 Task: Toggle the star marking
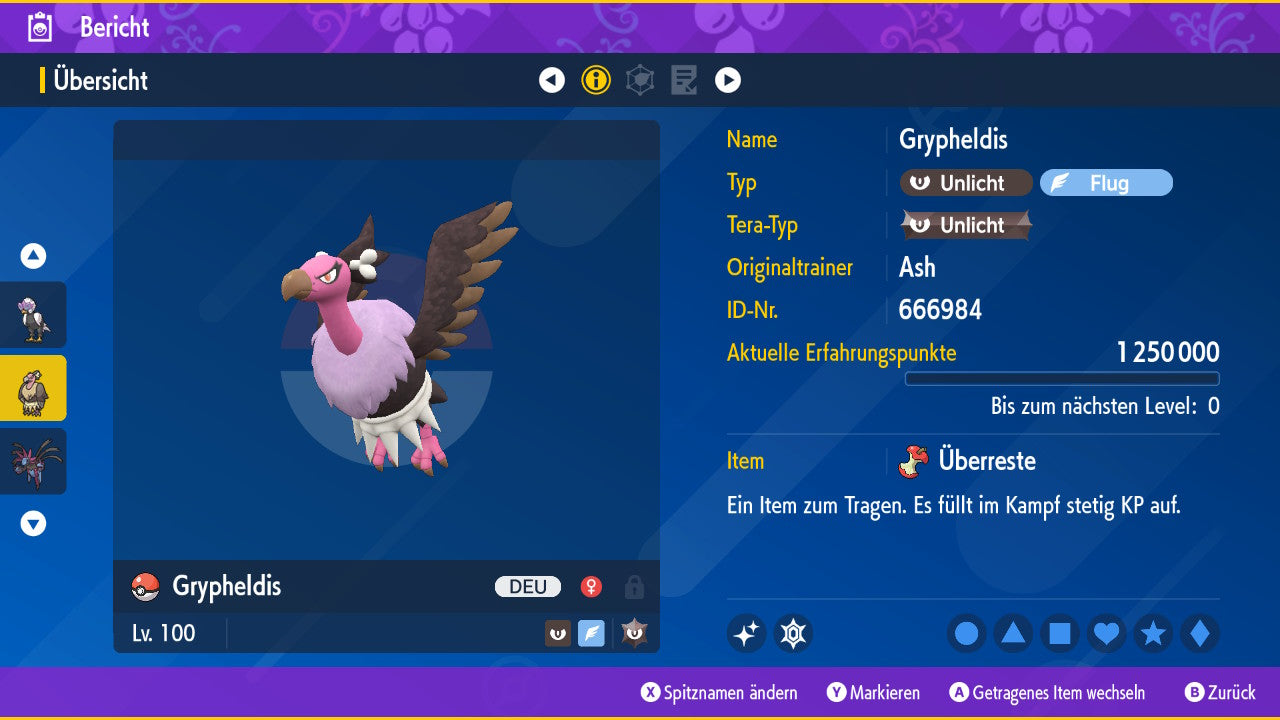tap(1153, 634)
